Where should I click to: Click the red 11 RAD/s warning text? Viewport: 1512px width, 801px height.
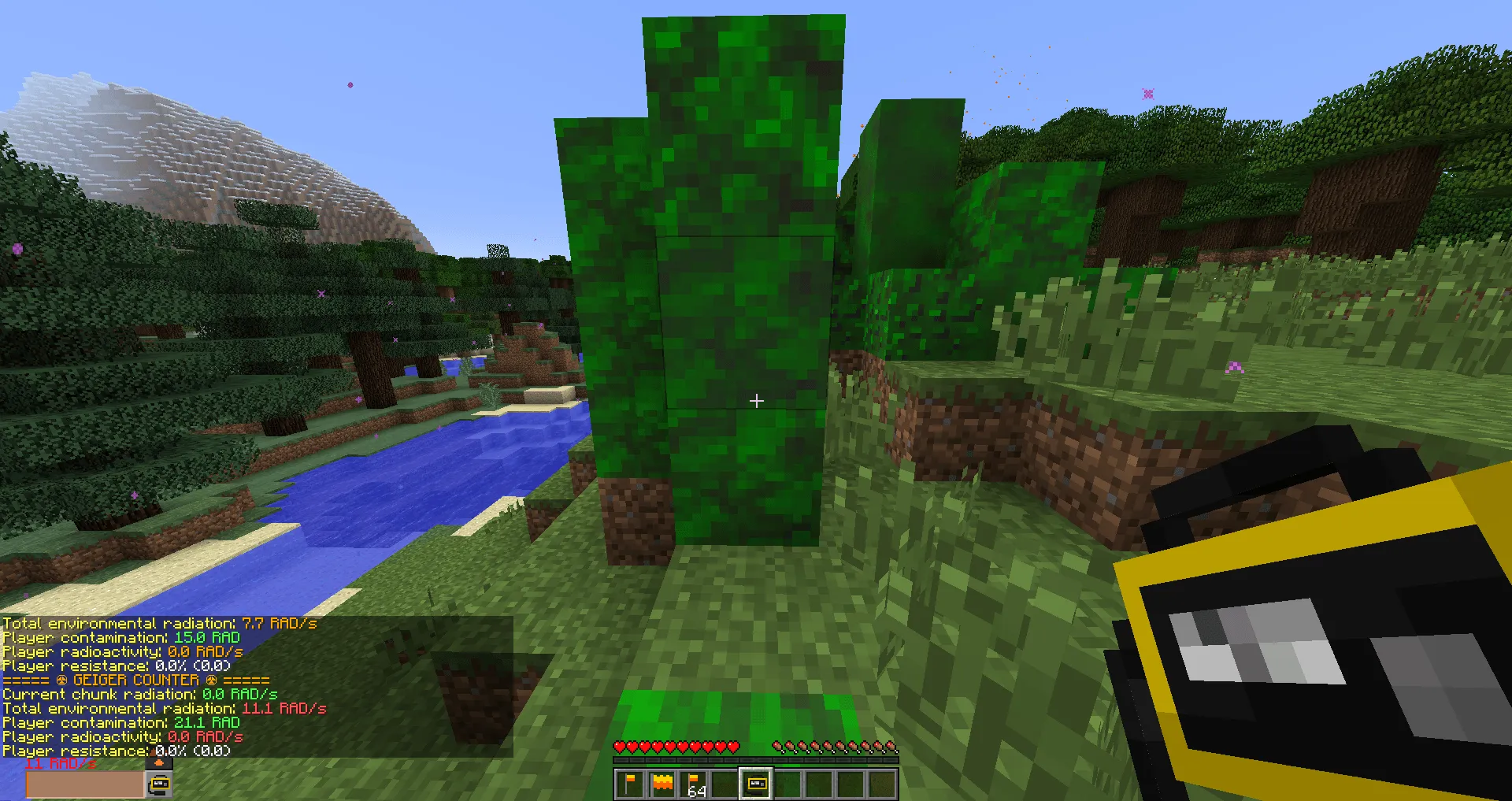59,762
